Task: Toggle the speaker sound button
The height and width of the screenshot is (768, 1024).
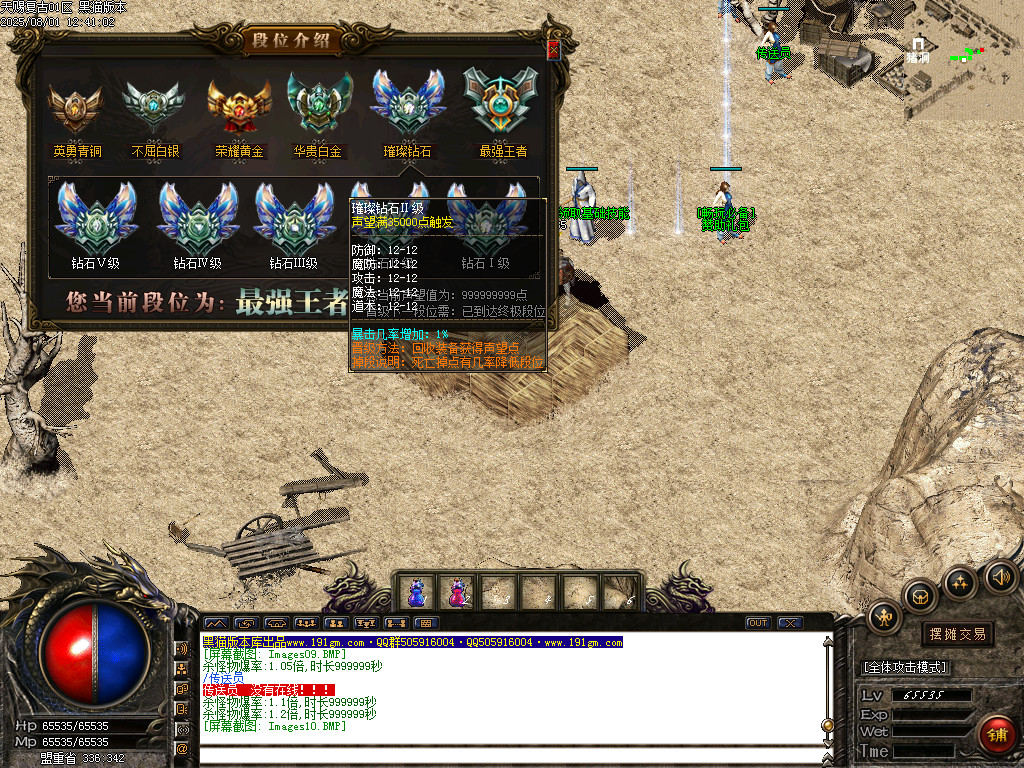Action: pos(999,576)
